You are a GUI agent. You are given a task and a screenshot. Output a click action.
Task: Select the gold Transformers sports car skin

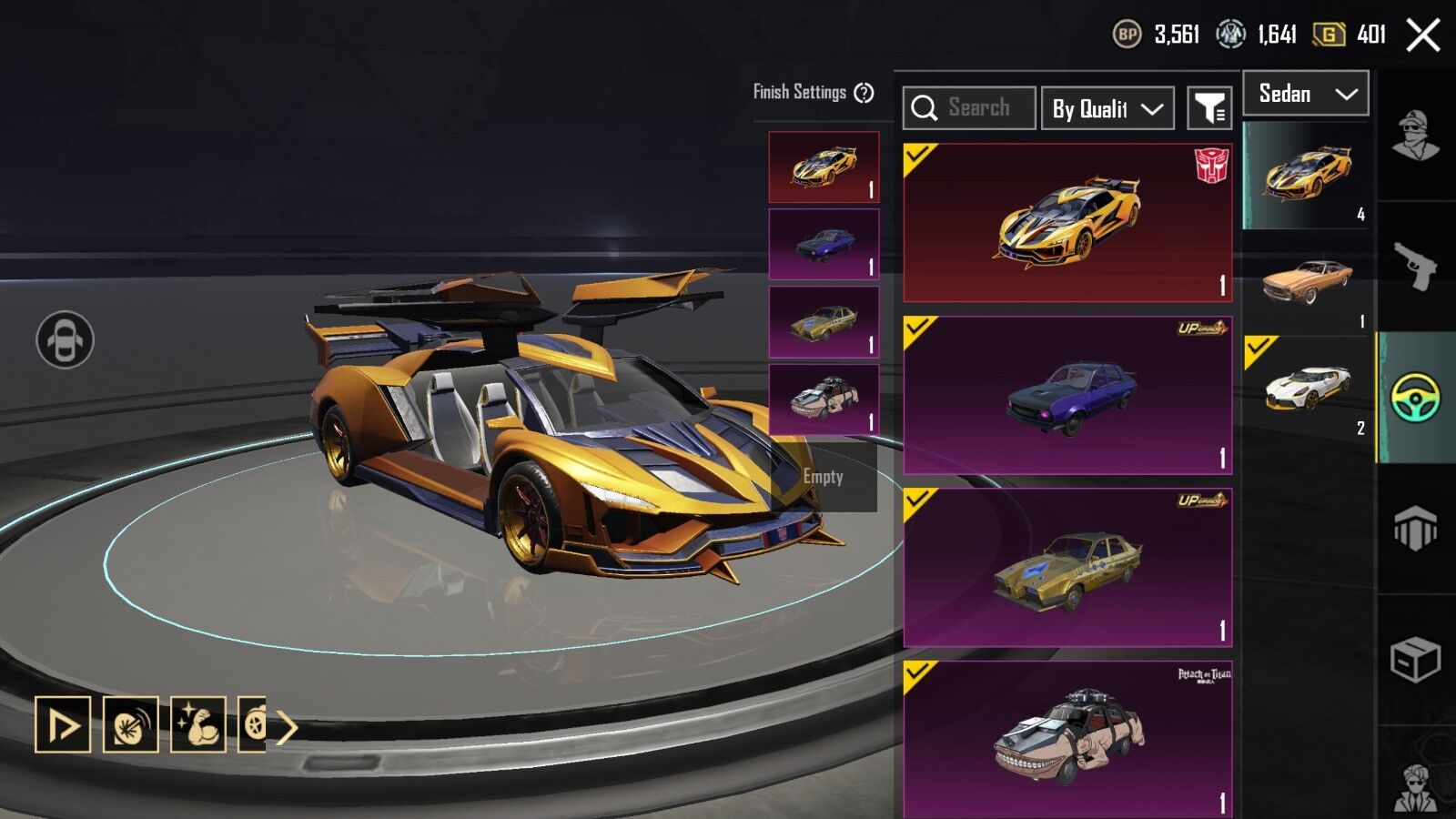point(1067,223)
